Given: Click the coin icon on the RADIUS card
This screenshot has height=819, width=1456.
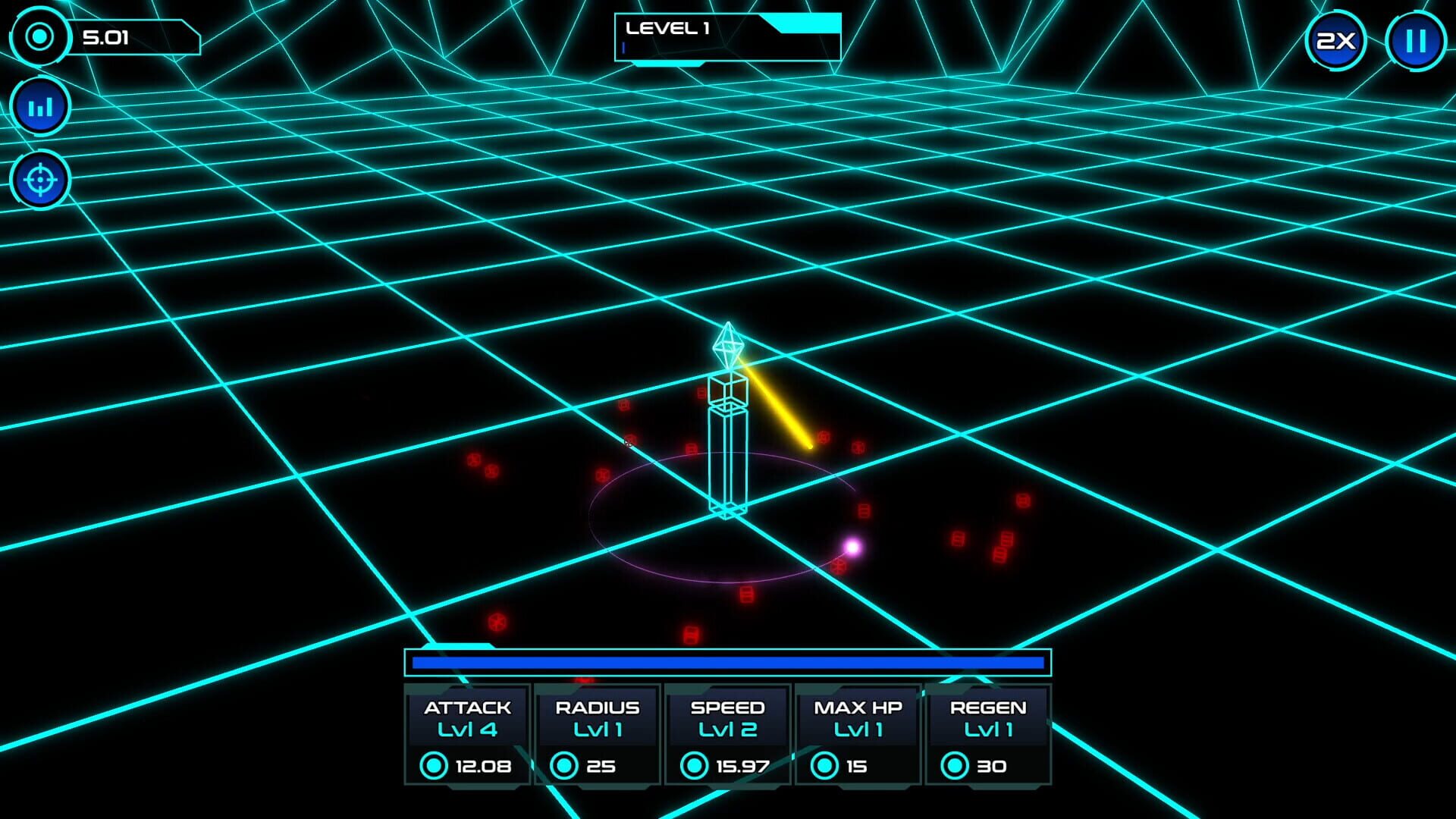Looking at the screenshot, I should (x=563, y=766).
